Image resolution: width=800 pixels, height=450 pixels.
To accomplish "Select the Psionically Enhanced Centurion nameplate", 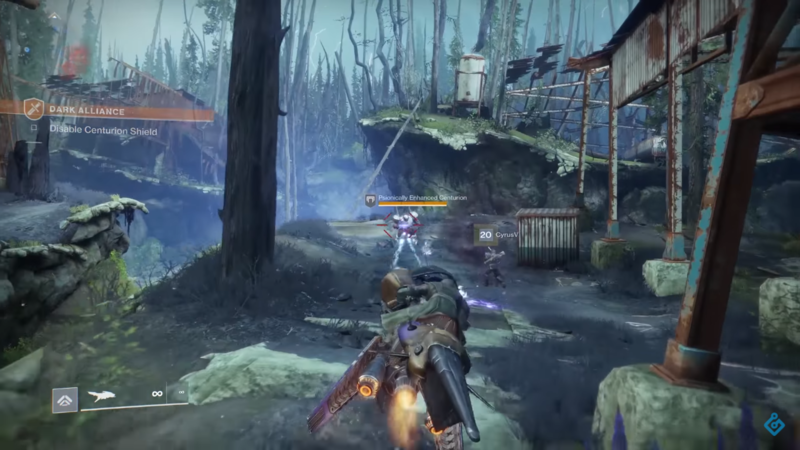I will (x=412, y=199).
